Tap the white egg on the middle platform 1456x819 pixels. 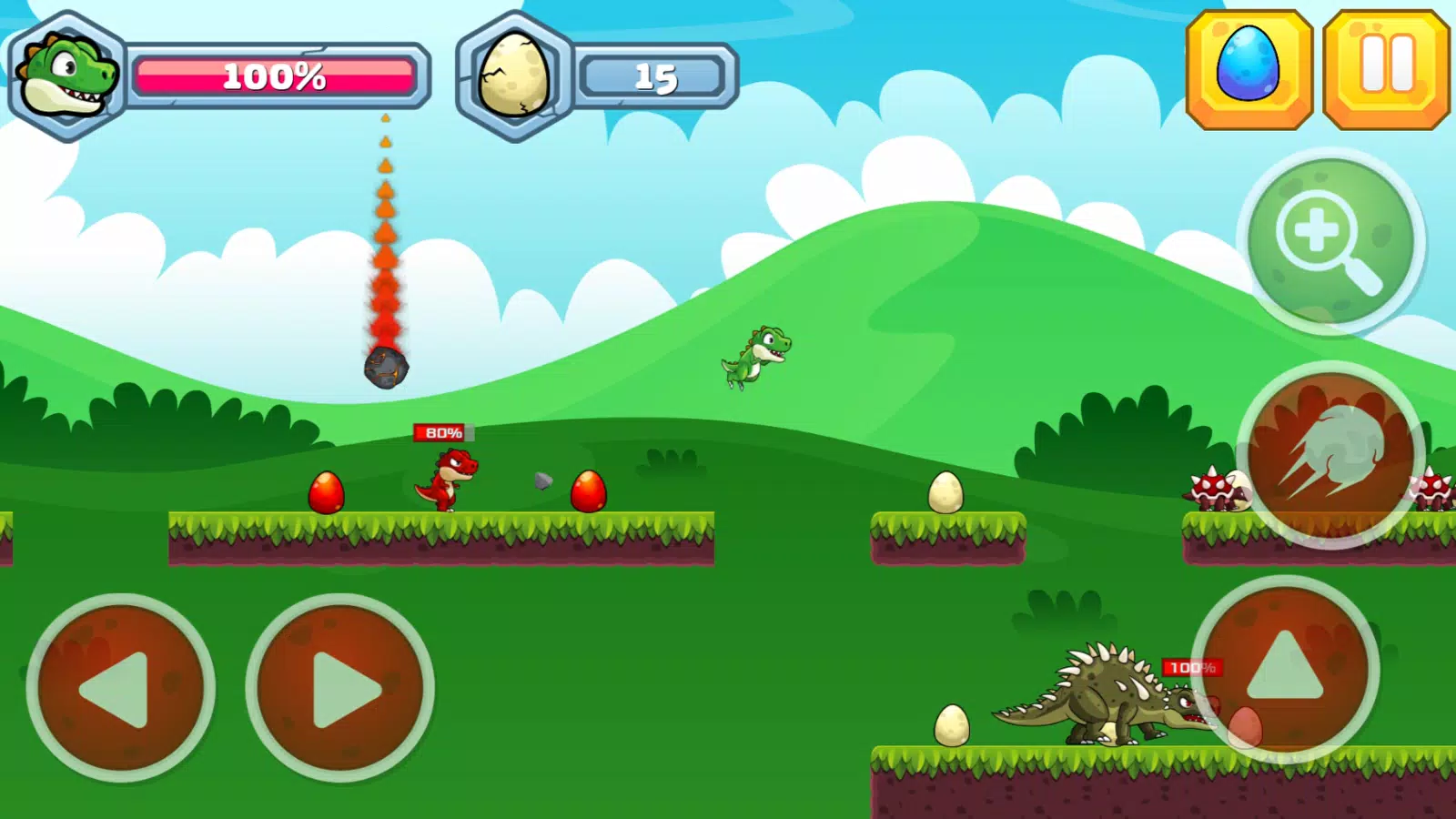coord(945,493)
